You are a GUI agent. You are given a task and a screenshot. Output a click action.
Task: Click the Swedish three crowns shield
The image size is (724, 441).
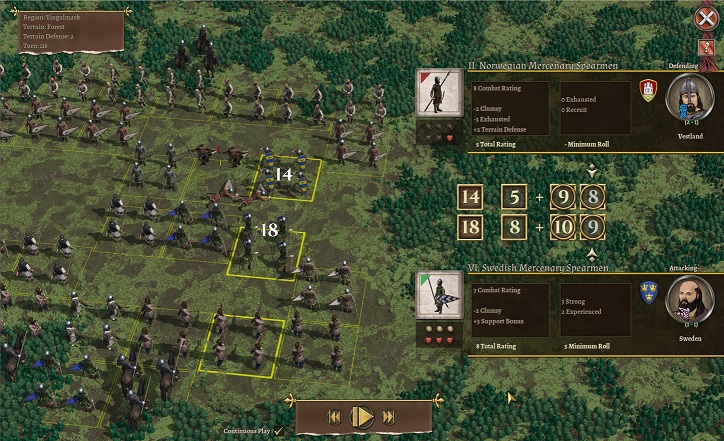(x=648, y=293)
